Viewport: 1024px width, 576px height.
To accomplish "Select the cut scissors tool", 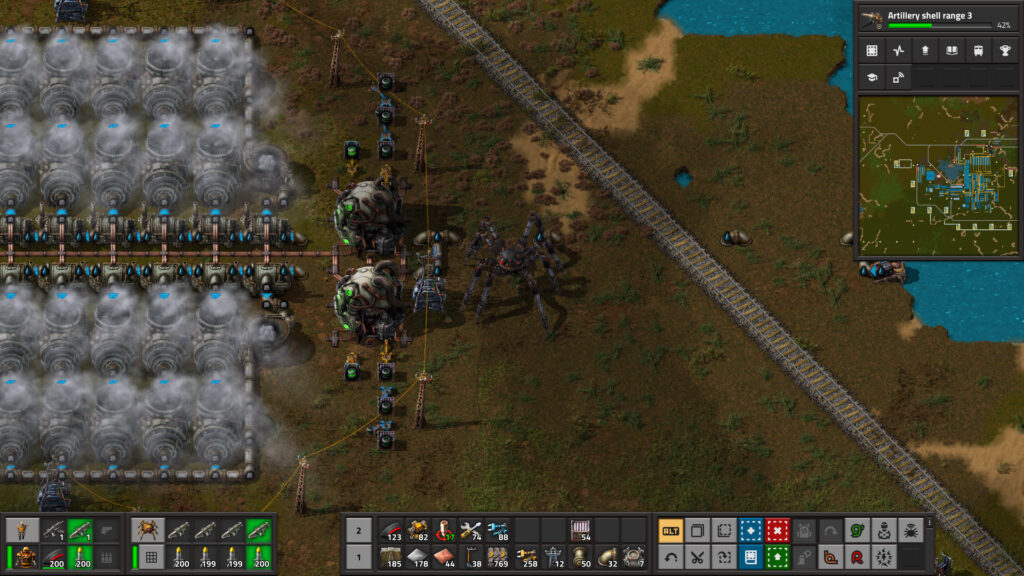I will tap(697, 556).
